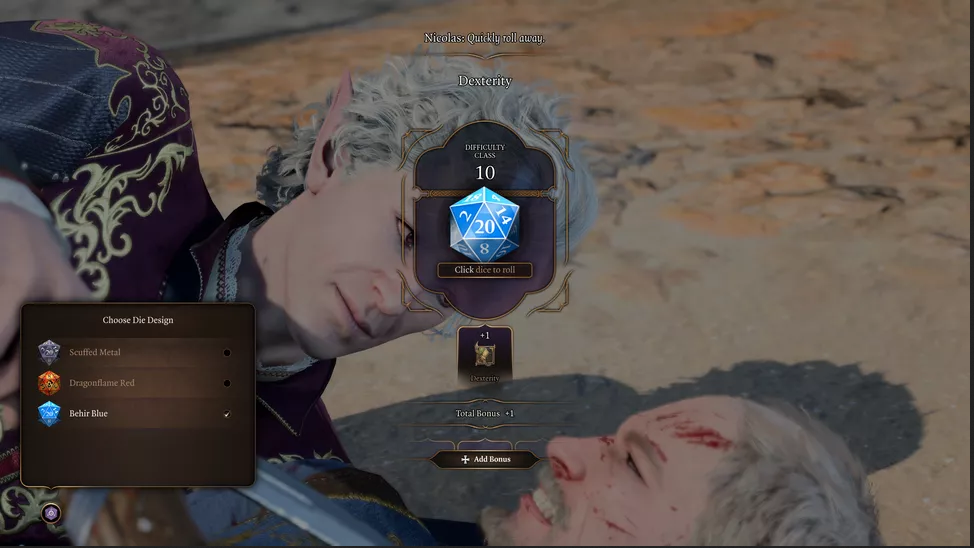
Task: Select the Dexterity bonus card
Action: pyautogui.click(x=485, y=355)
